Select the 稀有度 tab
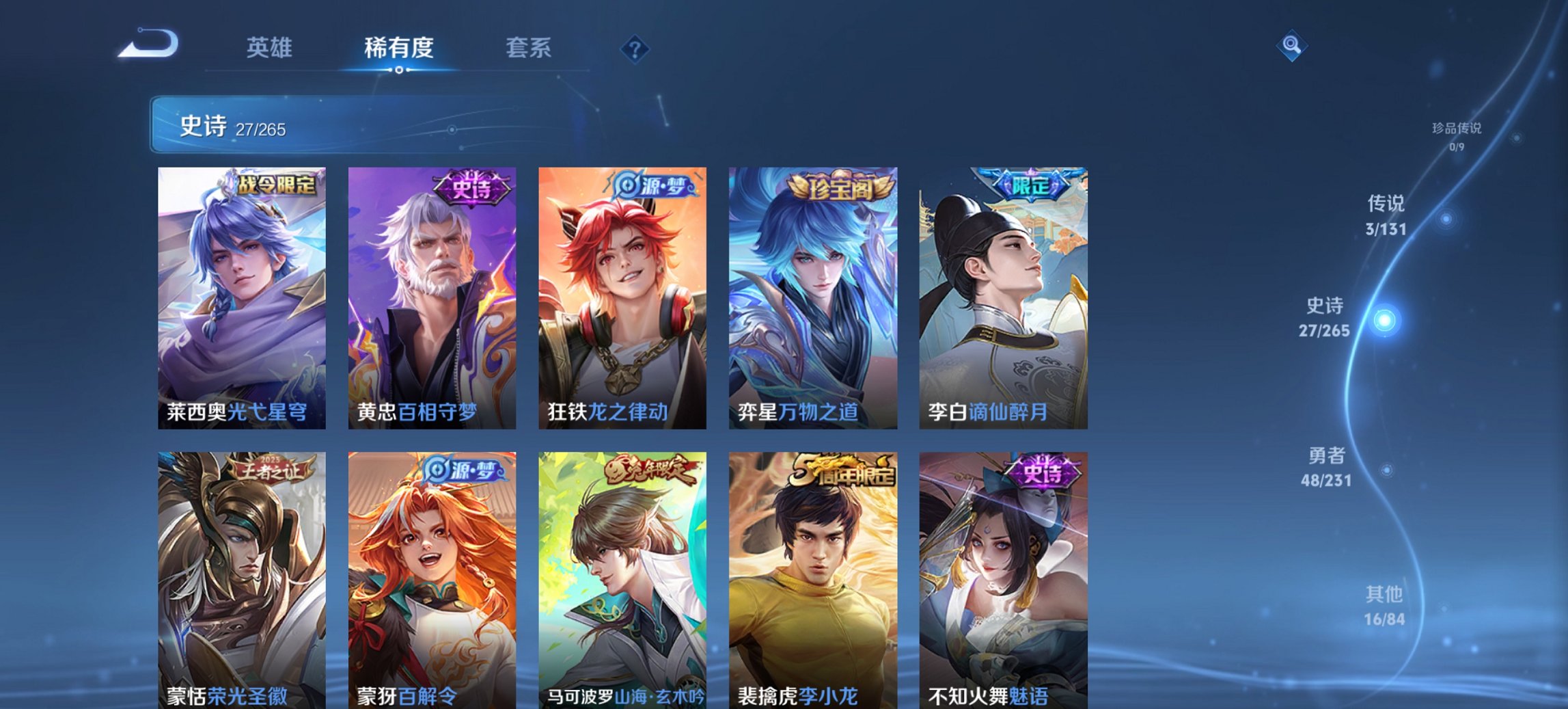The image size is (1568, 709). pyautogui.click(x=398, y=48)
